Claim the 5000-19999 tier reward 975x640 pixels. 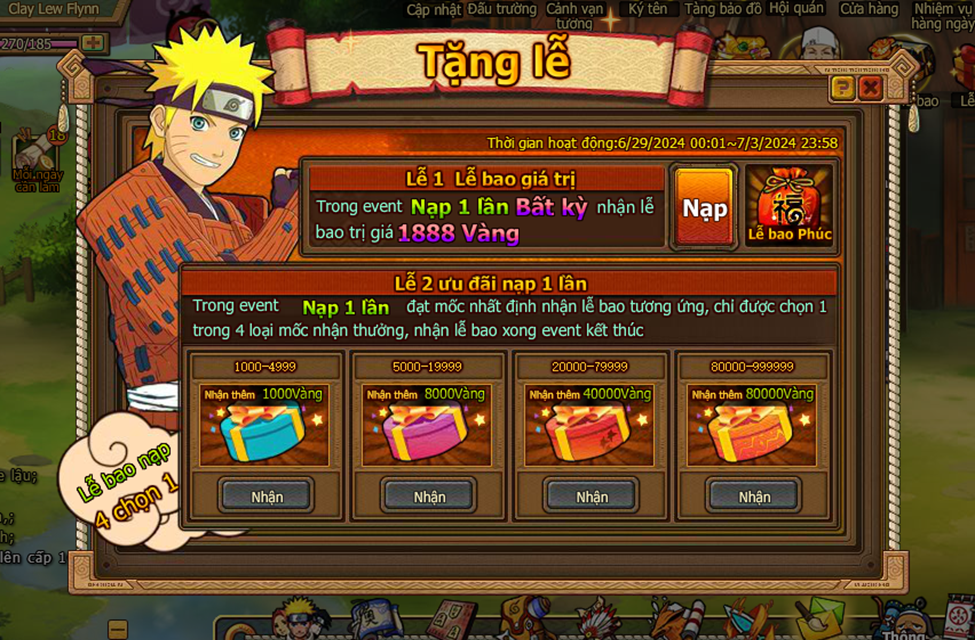tap(429, 496)
